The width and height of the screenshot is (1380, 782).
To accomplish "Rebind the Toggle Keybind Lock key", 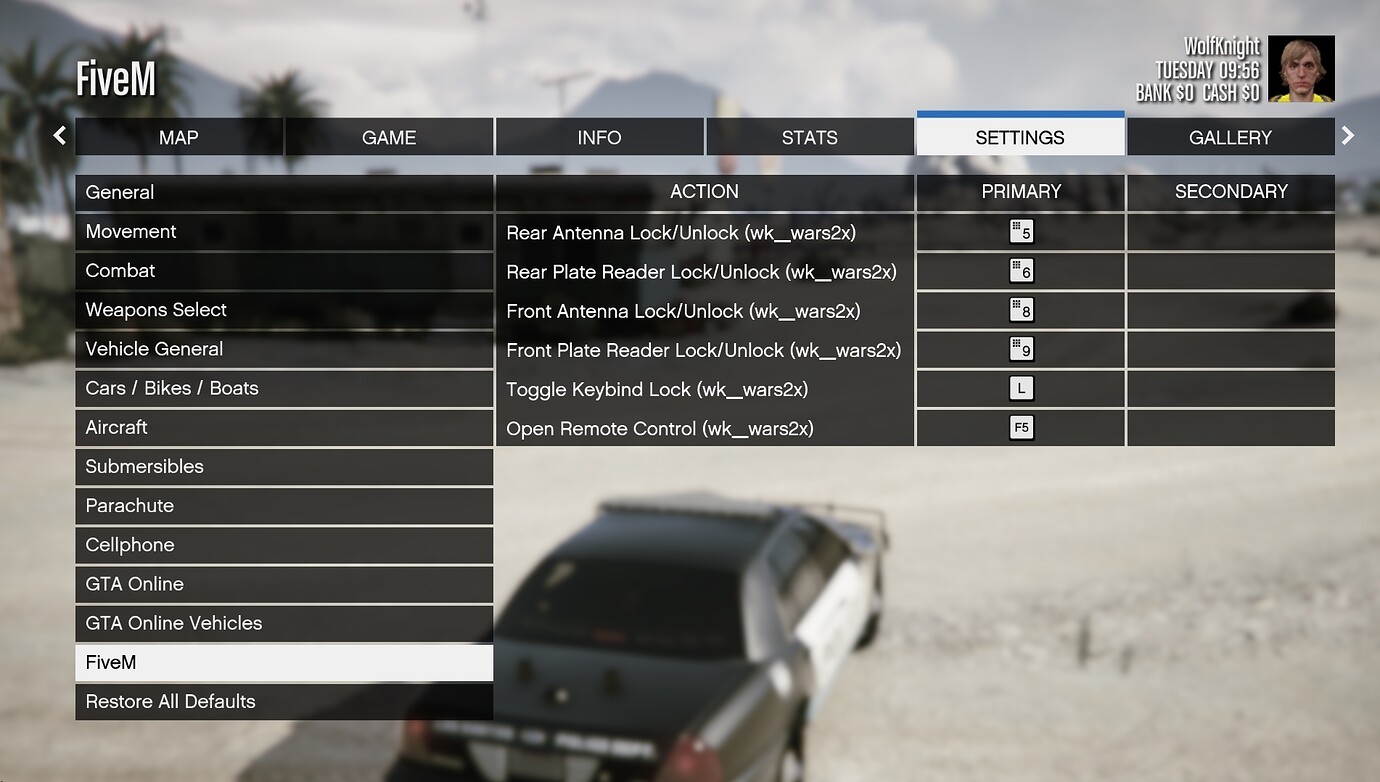I will pos(1019,388).
